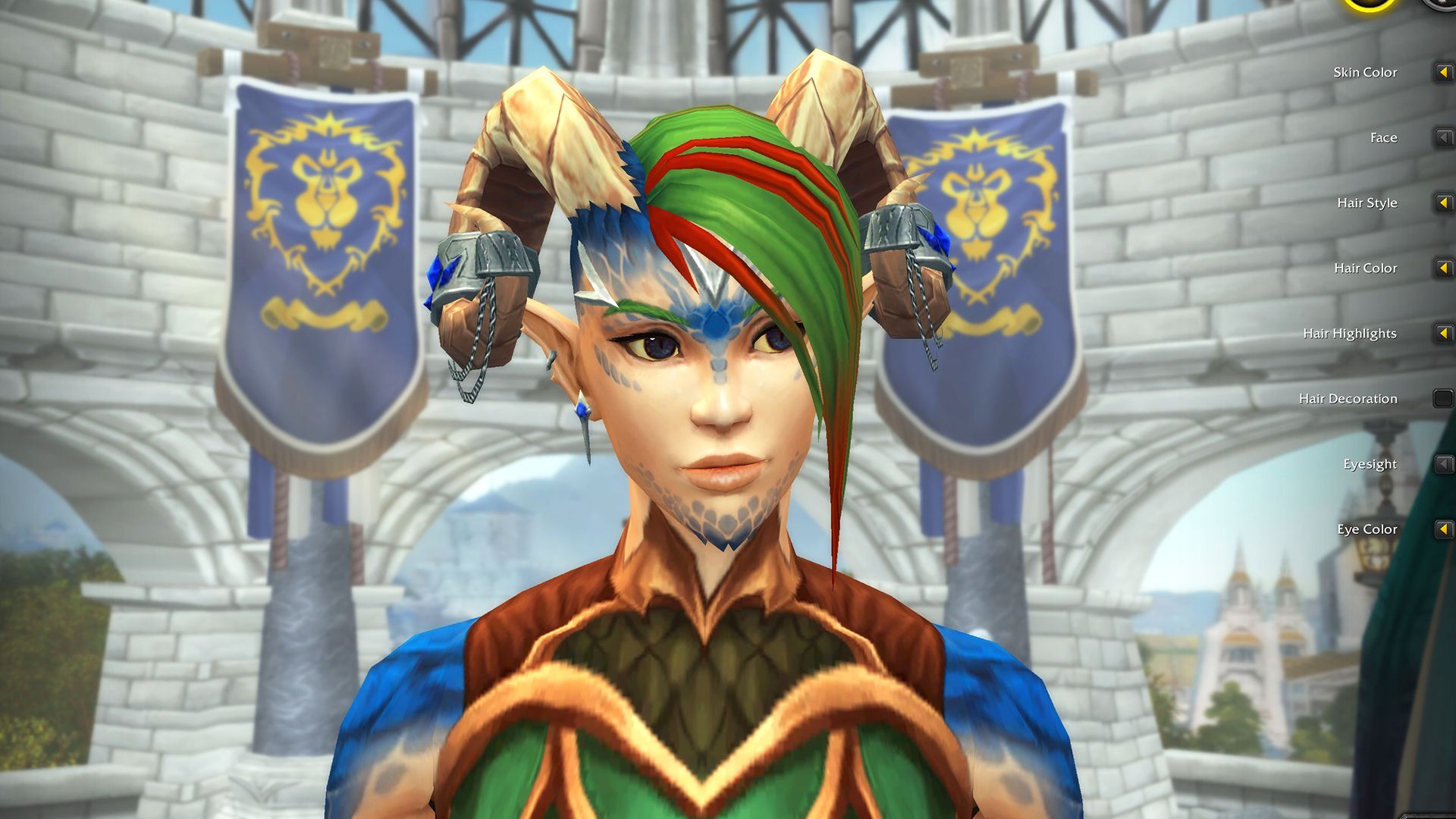The width and height of the screenshot is (1456, 819).
Task: Click the Eyesight option label
Action: (x=1369, y=463)
